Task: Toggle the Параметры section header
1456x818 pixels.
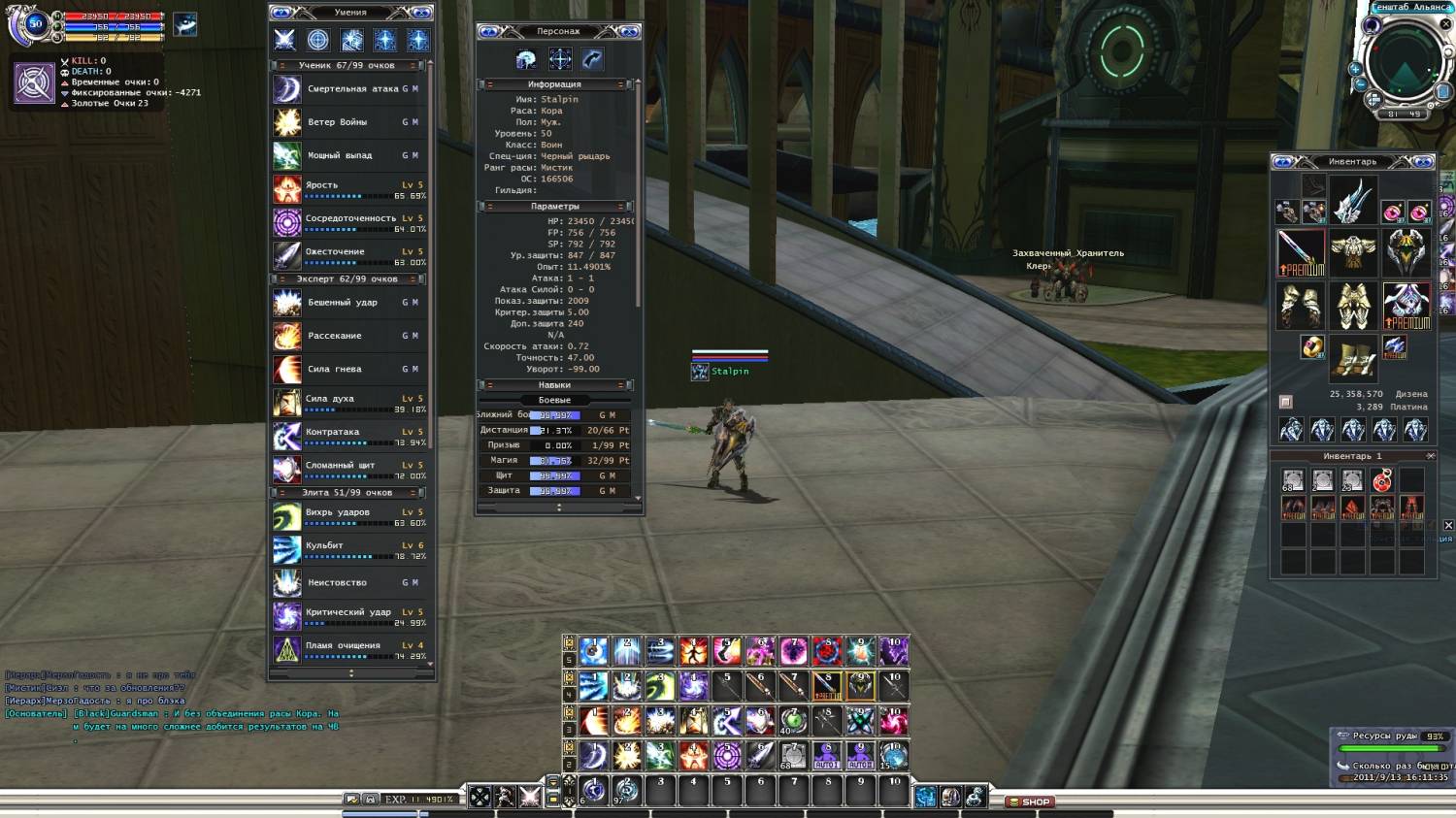Action: click(x=554, y=207)
